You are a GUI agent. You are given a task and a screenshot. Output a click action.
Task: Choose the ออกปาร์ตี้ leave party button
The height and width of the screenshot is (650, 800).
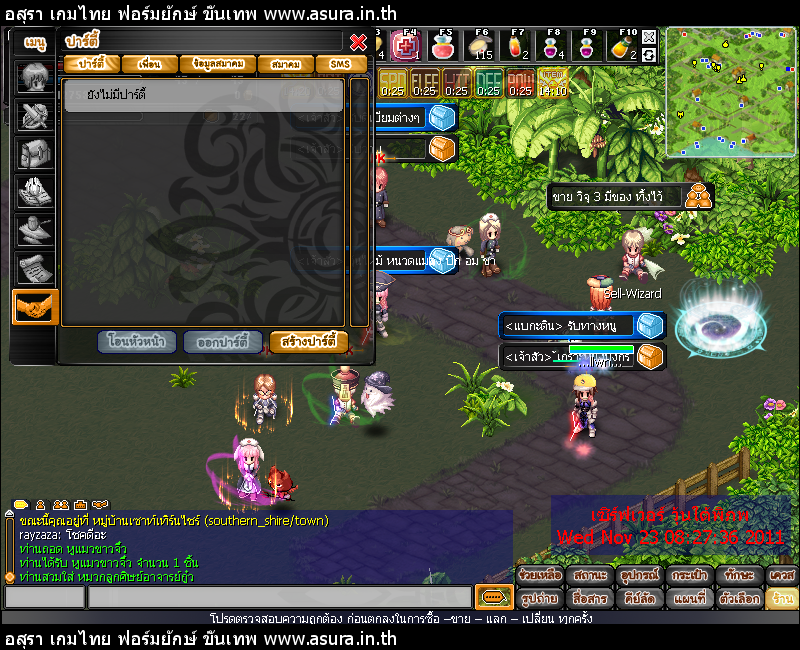tap(224, 342)
